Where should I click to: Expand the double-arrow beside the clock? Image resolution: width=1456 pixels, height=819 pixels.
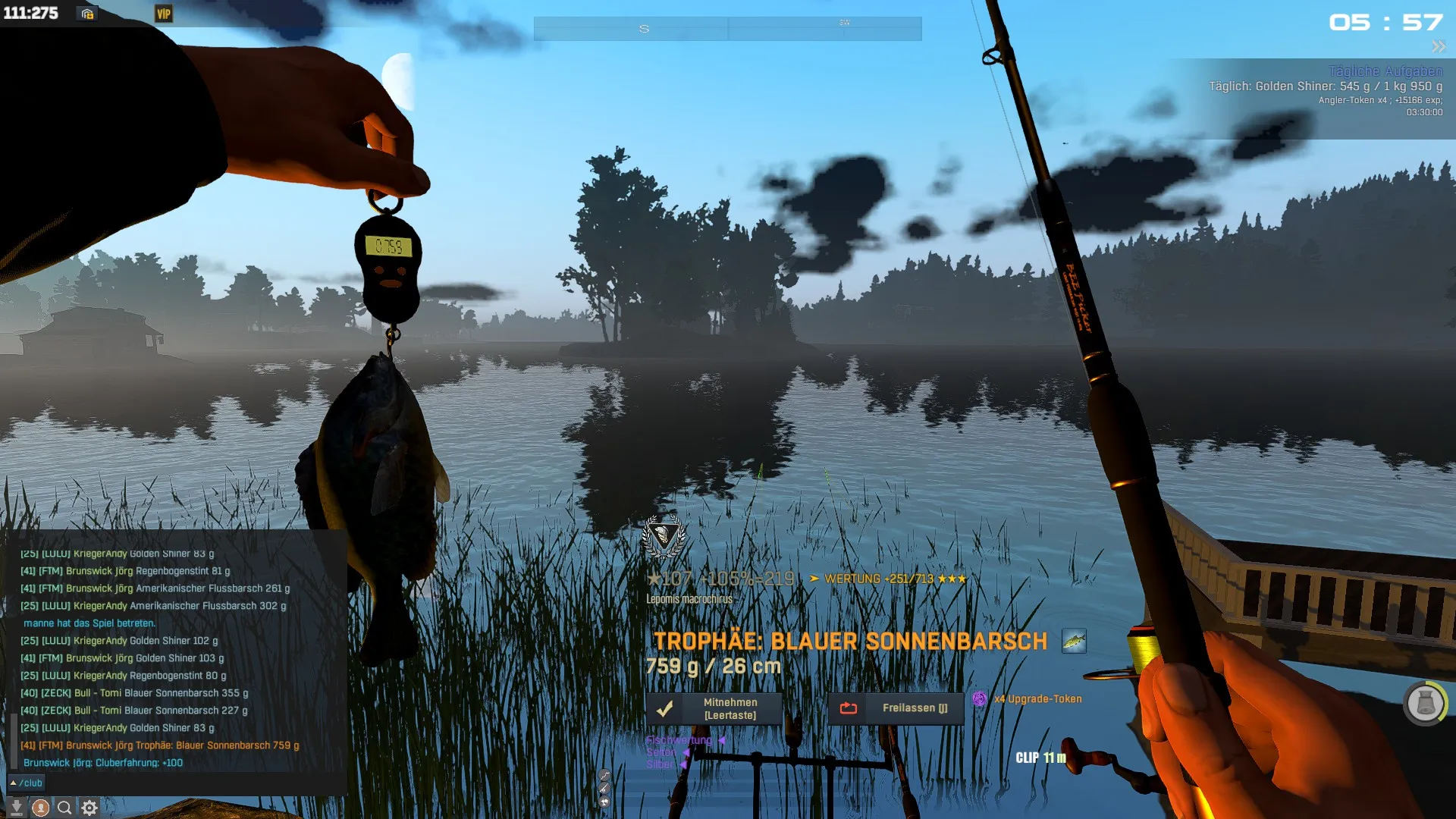[1439, 47]
